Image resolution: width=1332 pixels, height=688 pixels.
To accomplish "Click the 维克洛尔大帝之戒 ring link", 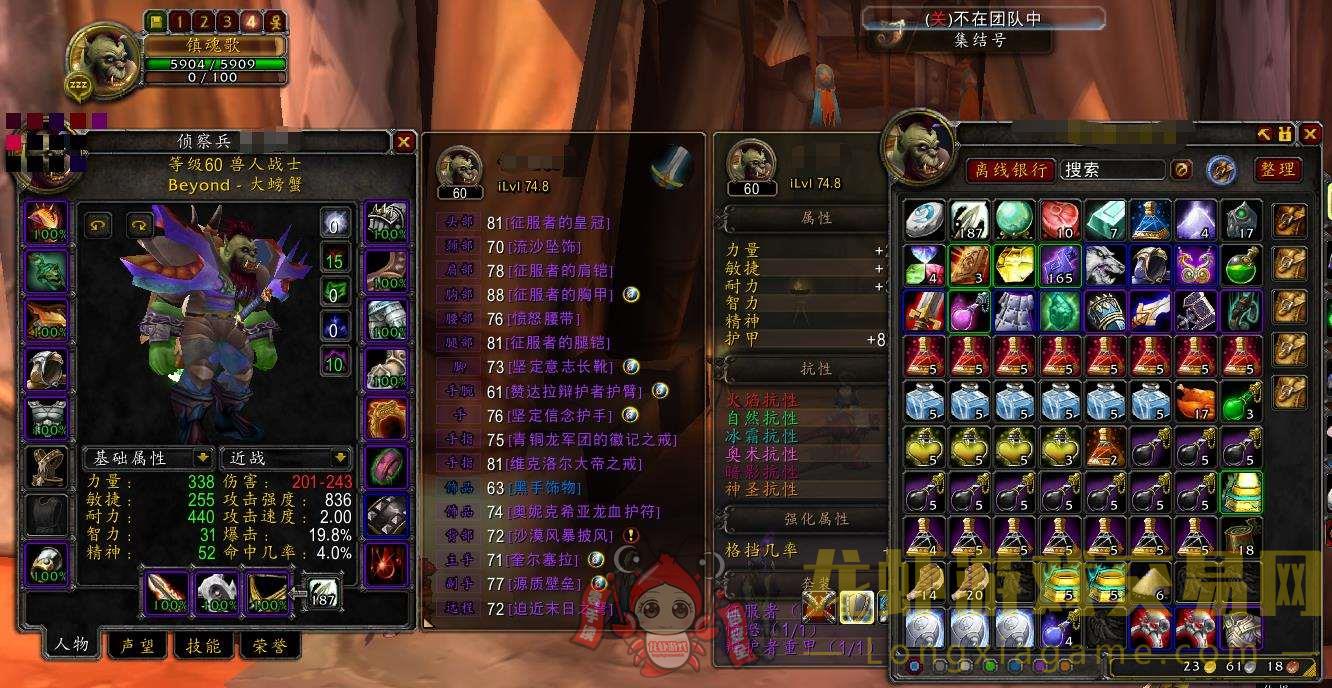I will [x=578, y=464].
